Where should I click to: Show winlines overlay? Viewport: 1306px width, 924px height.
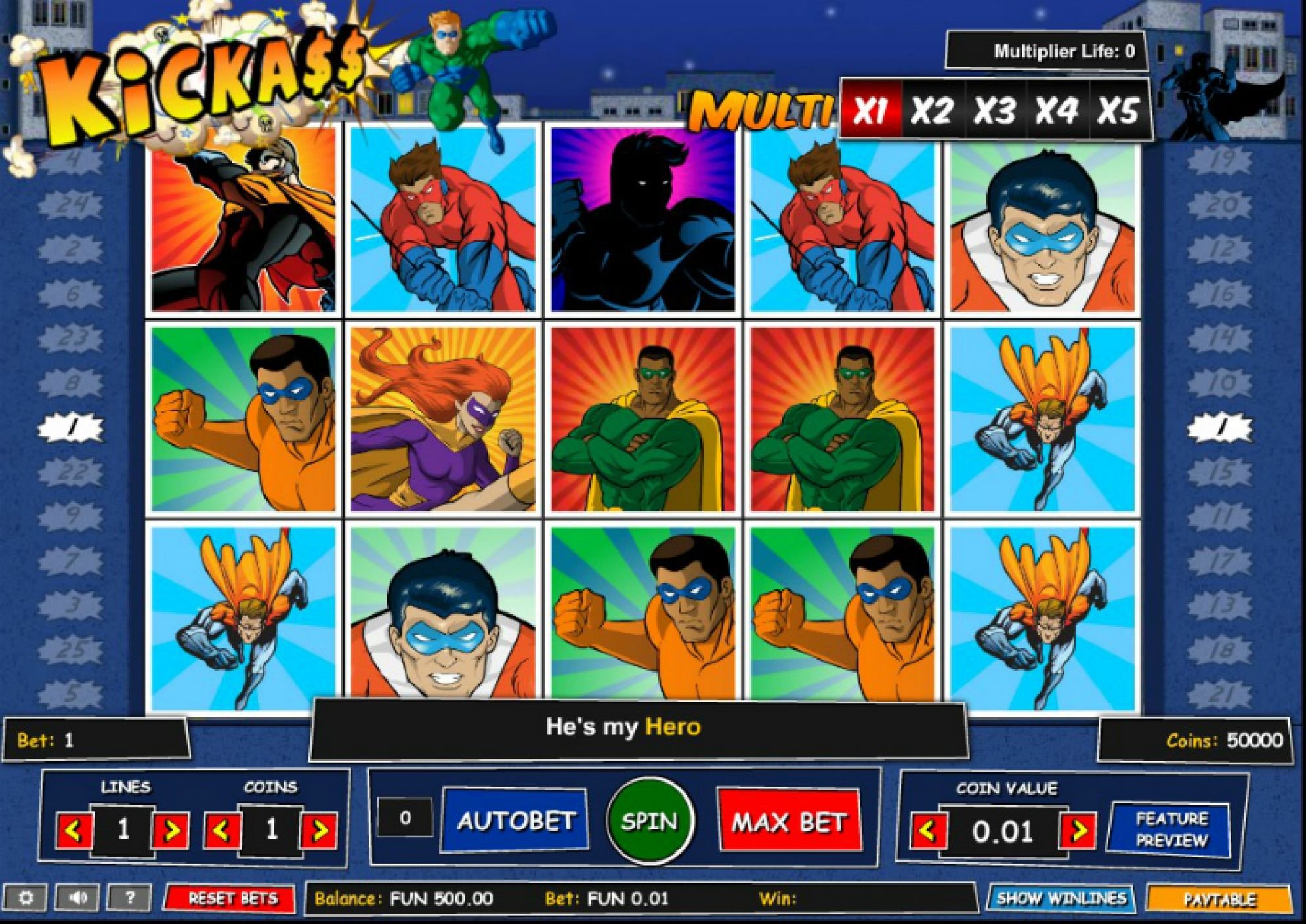coord(1061,898)
